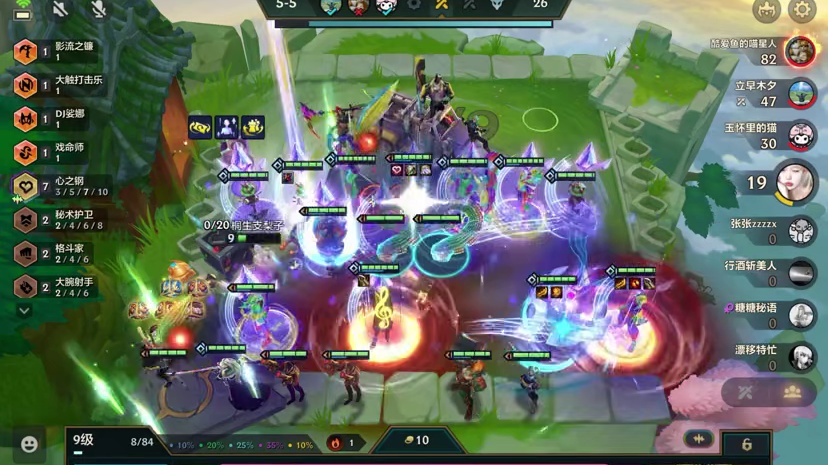
Task: View the 格斗家 trait
Action: click(x=25, y=254)
